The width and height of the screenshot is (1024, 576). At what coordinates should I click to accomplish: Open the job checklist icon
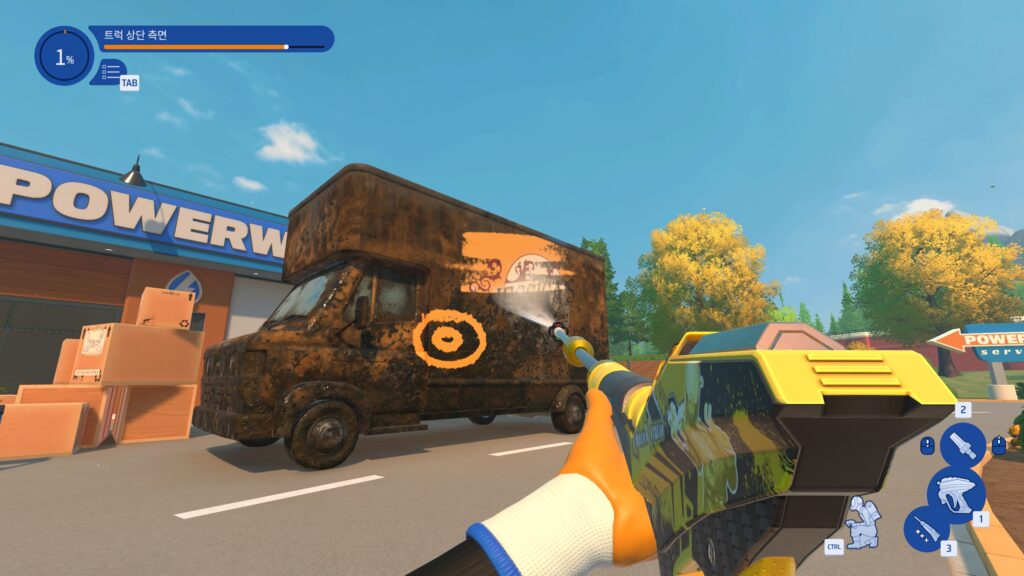pyautogui.click(x=111, y=71)
